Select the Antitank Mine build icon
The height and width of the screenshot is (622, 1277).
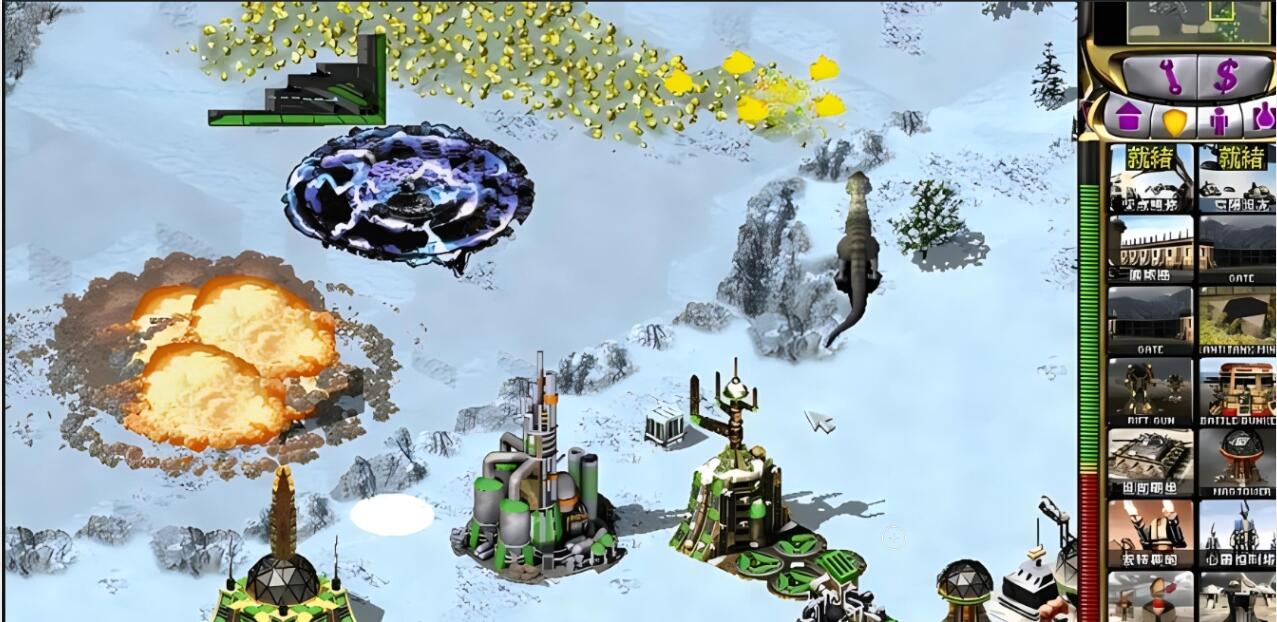coord(1237,320)
